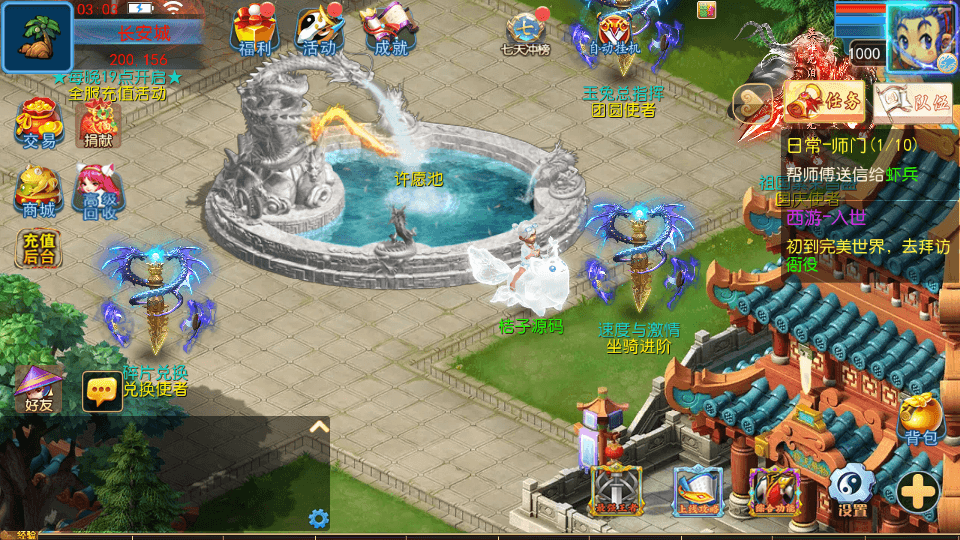
Task: Open the 福利 welfare gift icon
Action: [x=254, y=28]
